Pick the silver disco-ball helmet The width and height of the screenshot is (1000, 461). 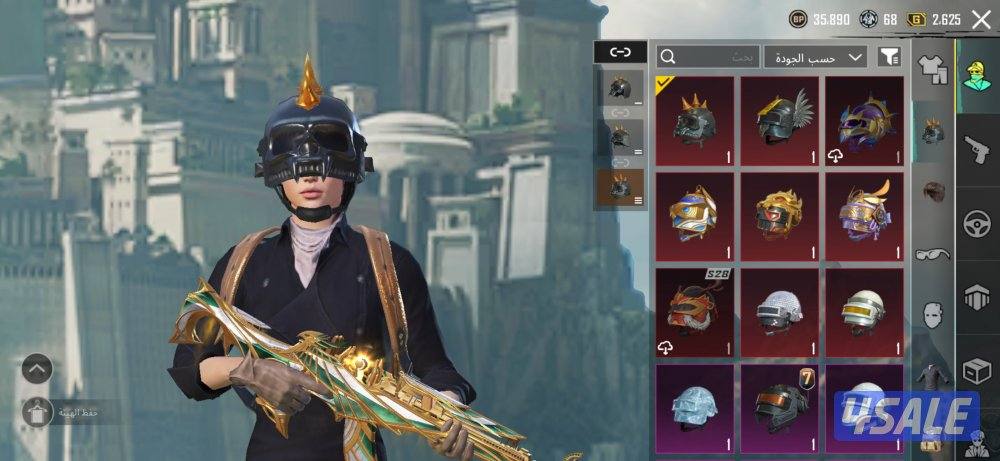pyautogui.click(x=779, y=312)
